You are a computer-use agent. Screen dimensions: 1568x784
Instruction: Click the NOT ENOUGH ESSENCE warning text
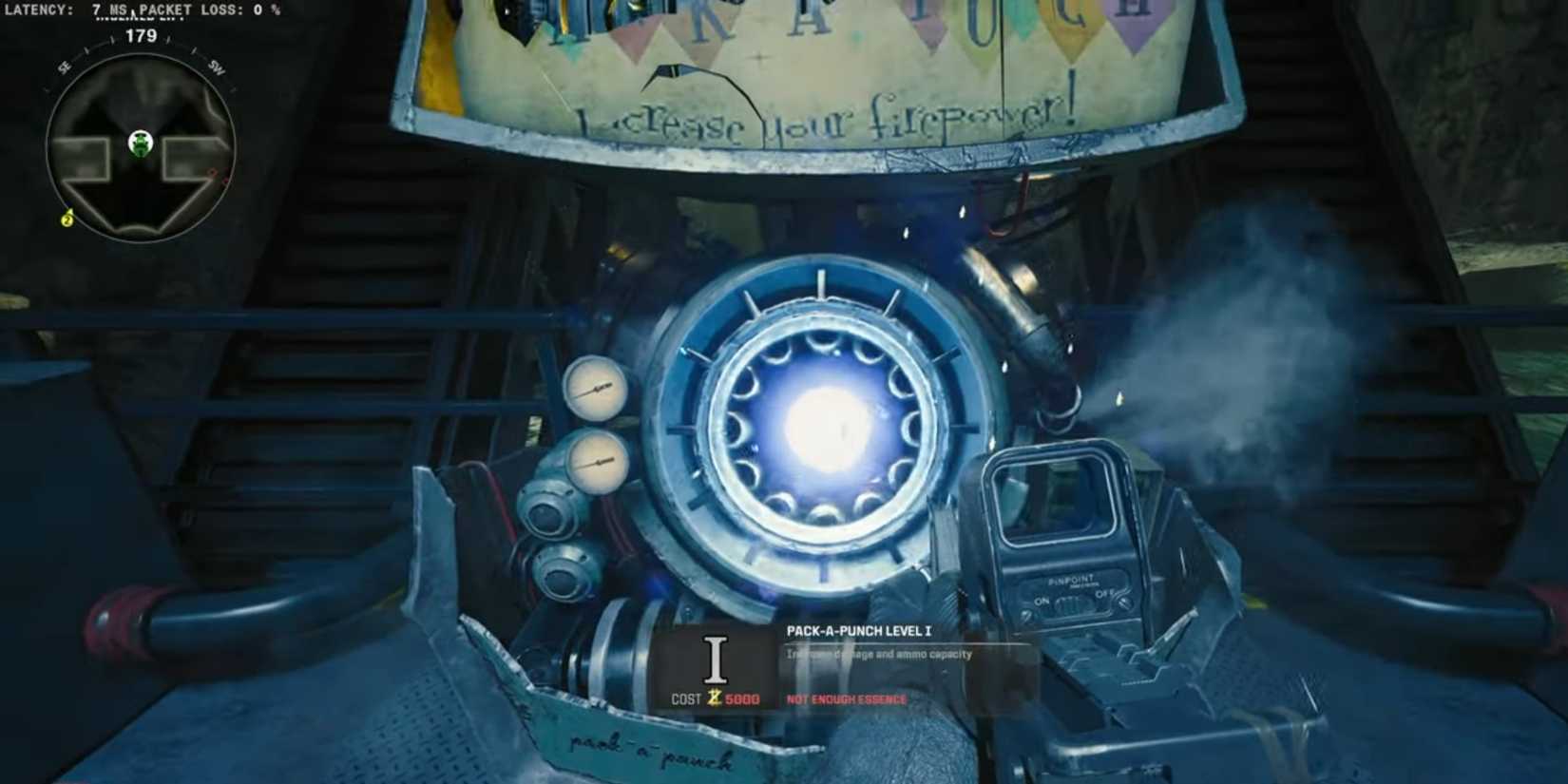pos(844,698)
